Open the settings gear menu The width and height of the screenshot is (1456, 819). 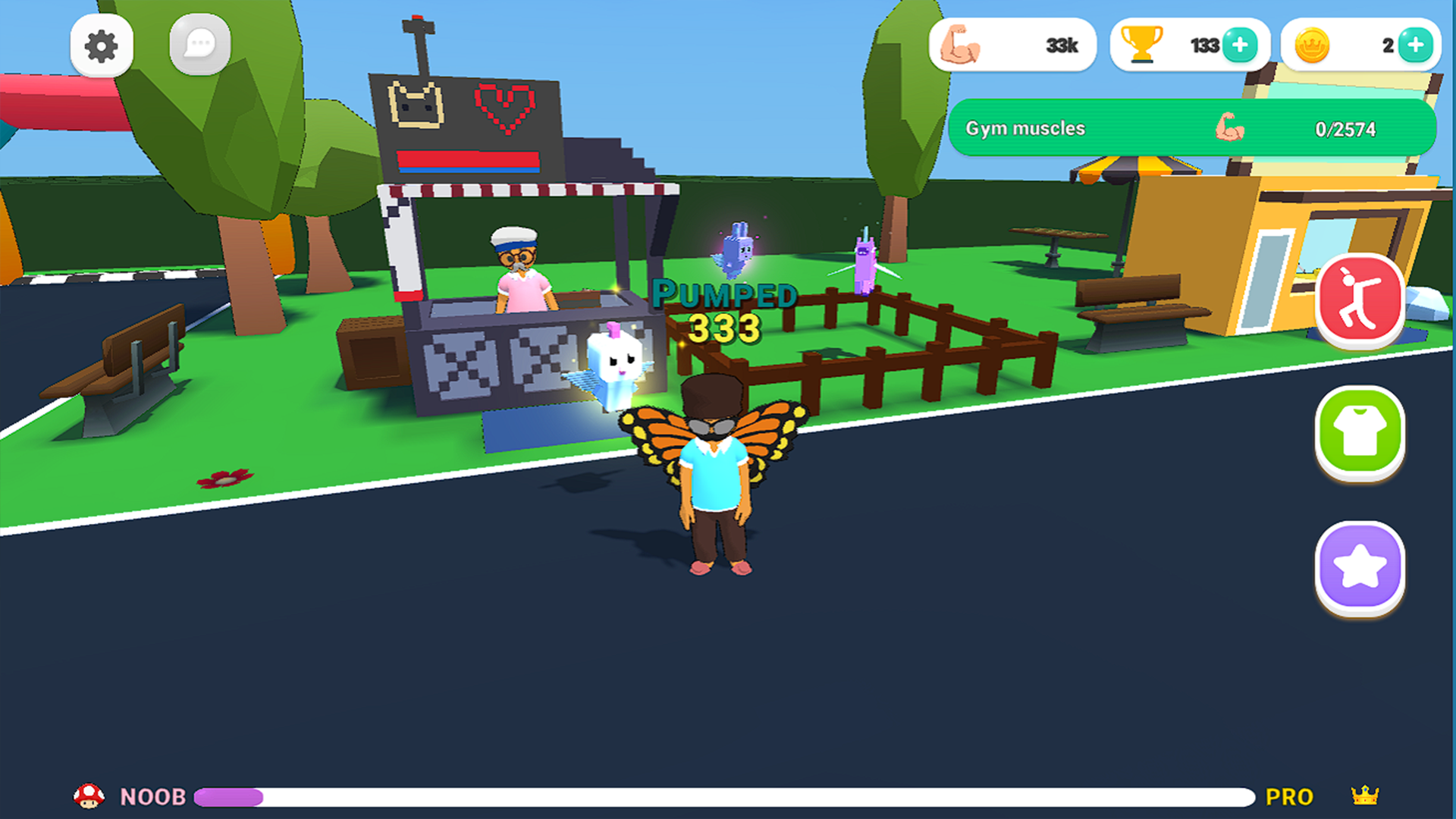(x=103, y=45)
